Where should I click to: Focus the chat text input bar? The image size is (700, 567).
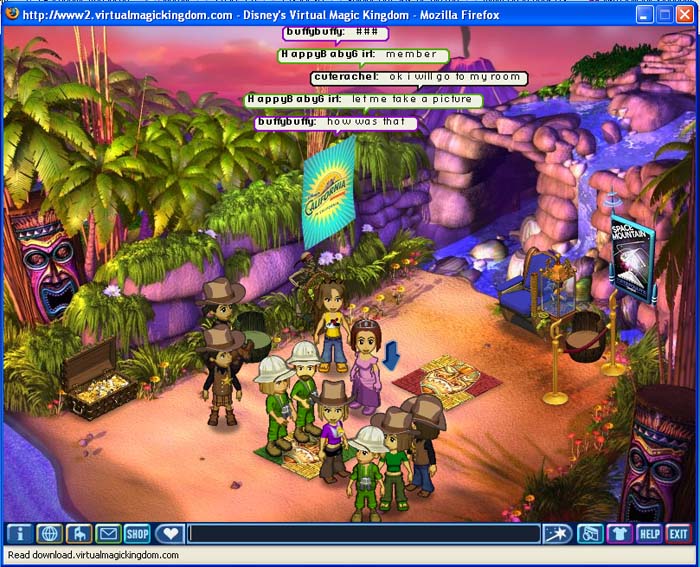[364, 534]
